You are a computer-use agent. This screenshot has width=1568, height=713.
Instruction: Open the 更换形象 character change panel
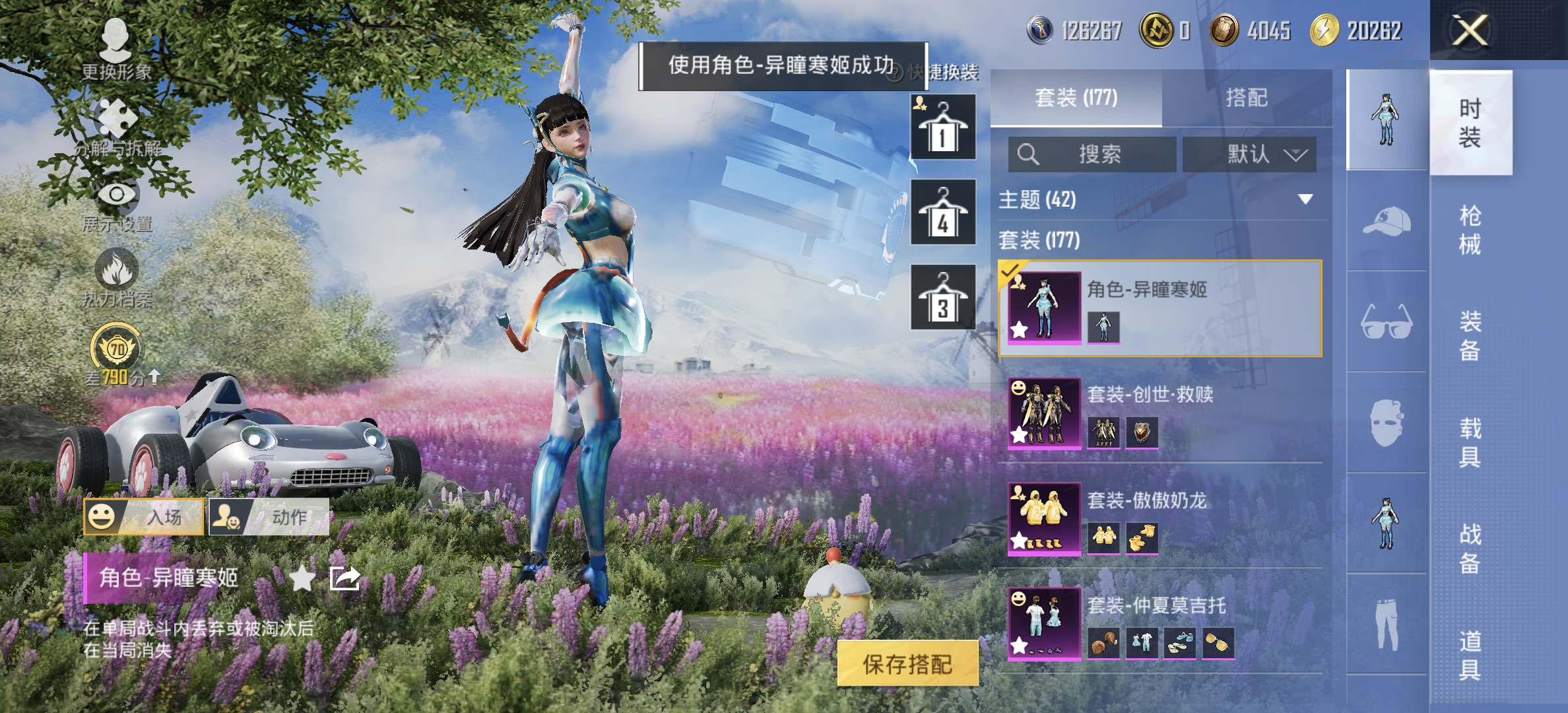[115, 40]
